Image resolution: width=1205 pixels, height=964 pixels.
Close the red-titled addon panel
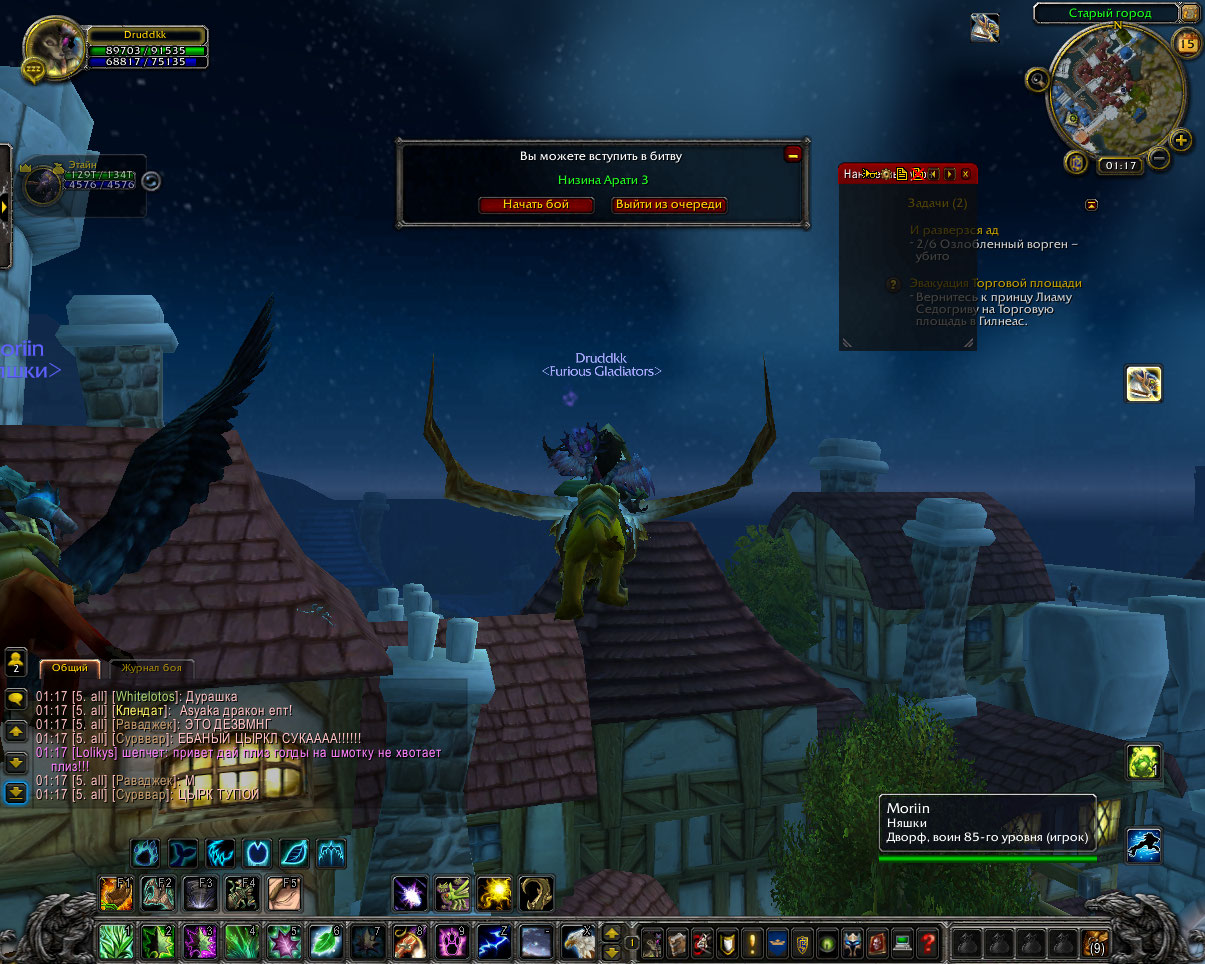point(965,174)
